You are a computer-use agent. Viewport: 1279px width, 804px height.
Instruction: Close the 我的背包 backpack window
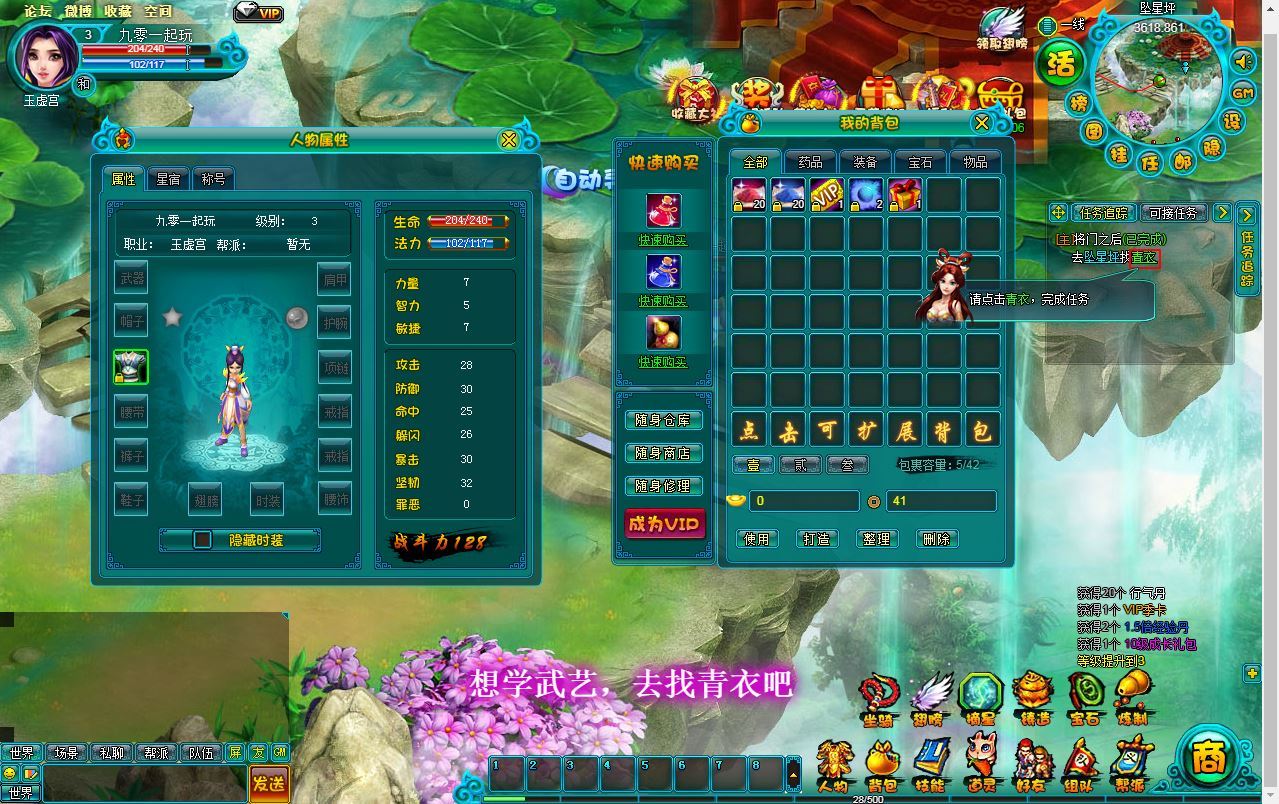tap(981, 123)
